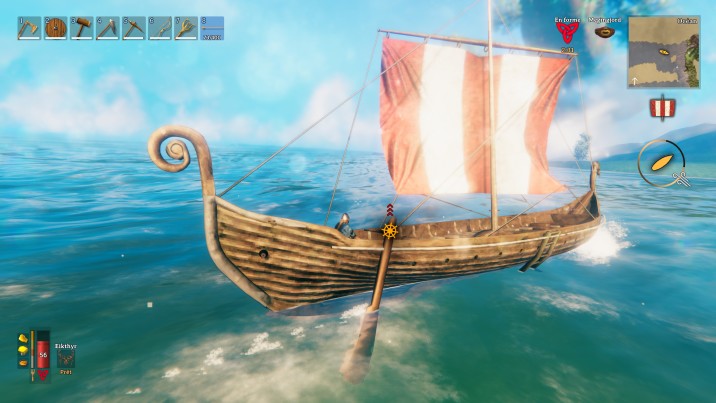Equip the bow from the hotbar
This screenshot has height=403, width=716.
coord(159,28)
